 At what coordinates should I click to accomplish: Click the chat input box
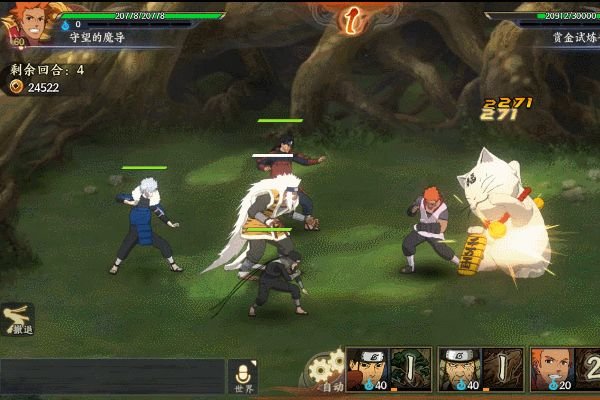click(x=112, y=377)
